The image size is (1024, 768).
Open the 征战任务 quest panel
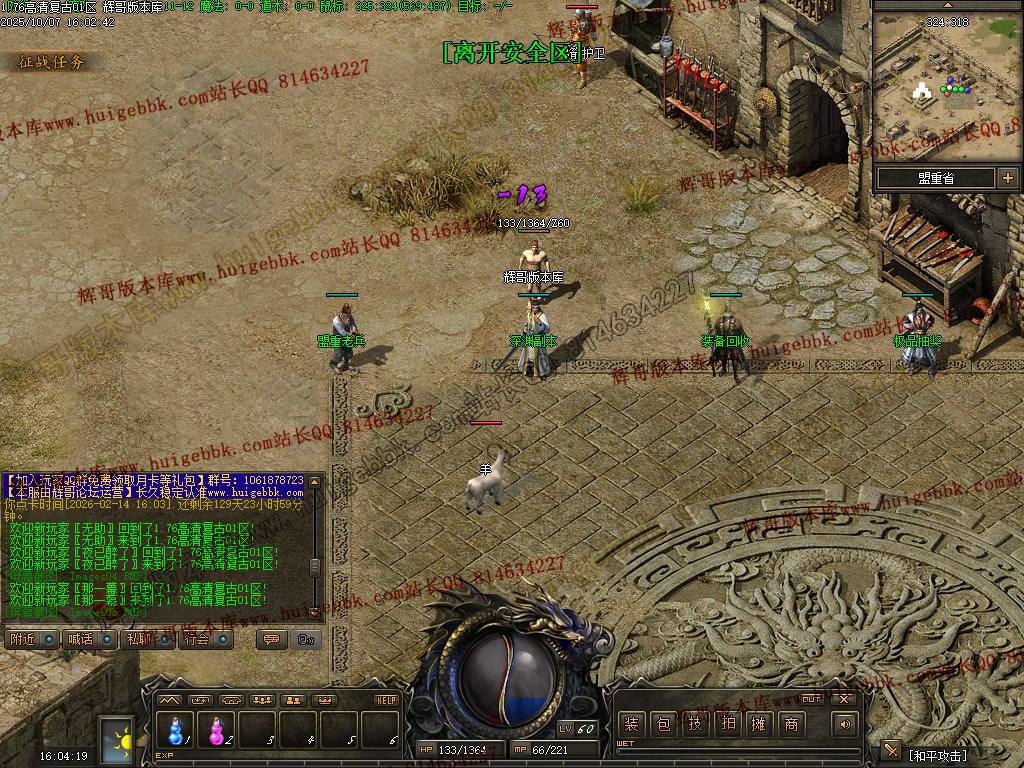click(52, 62)
